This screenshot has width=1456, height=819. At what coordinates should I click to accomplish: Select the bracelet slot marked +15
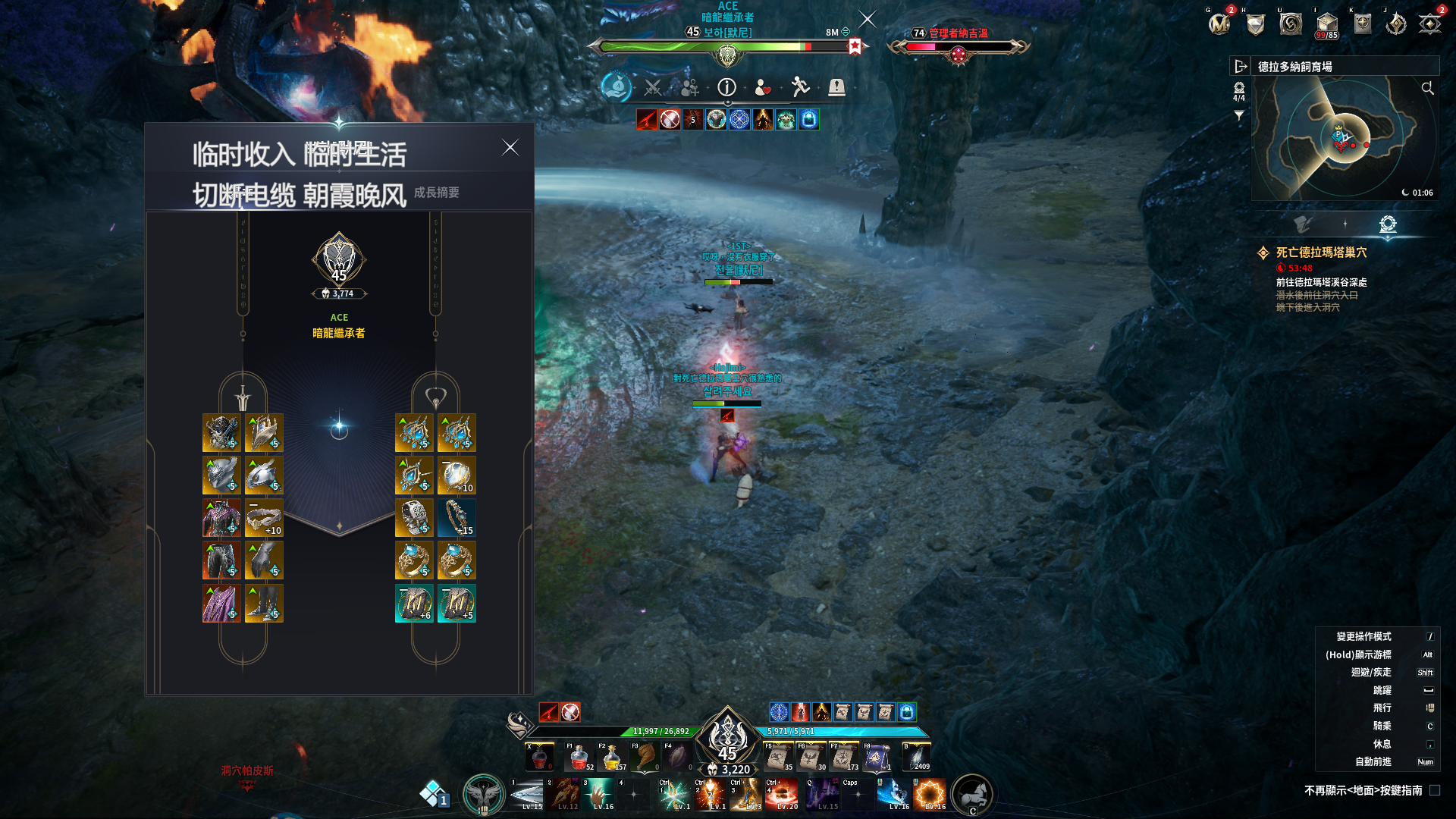pos(457,518)
